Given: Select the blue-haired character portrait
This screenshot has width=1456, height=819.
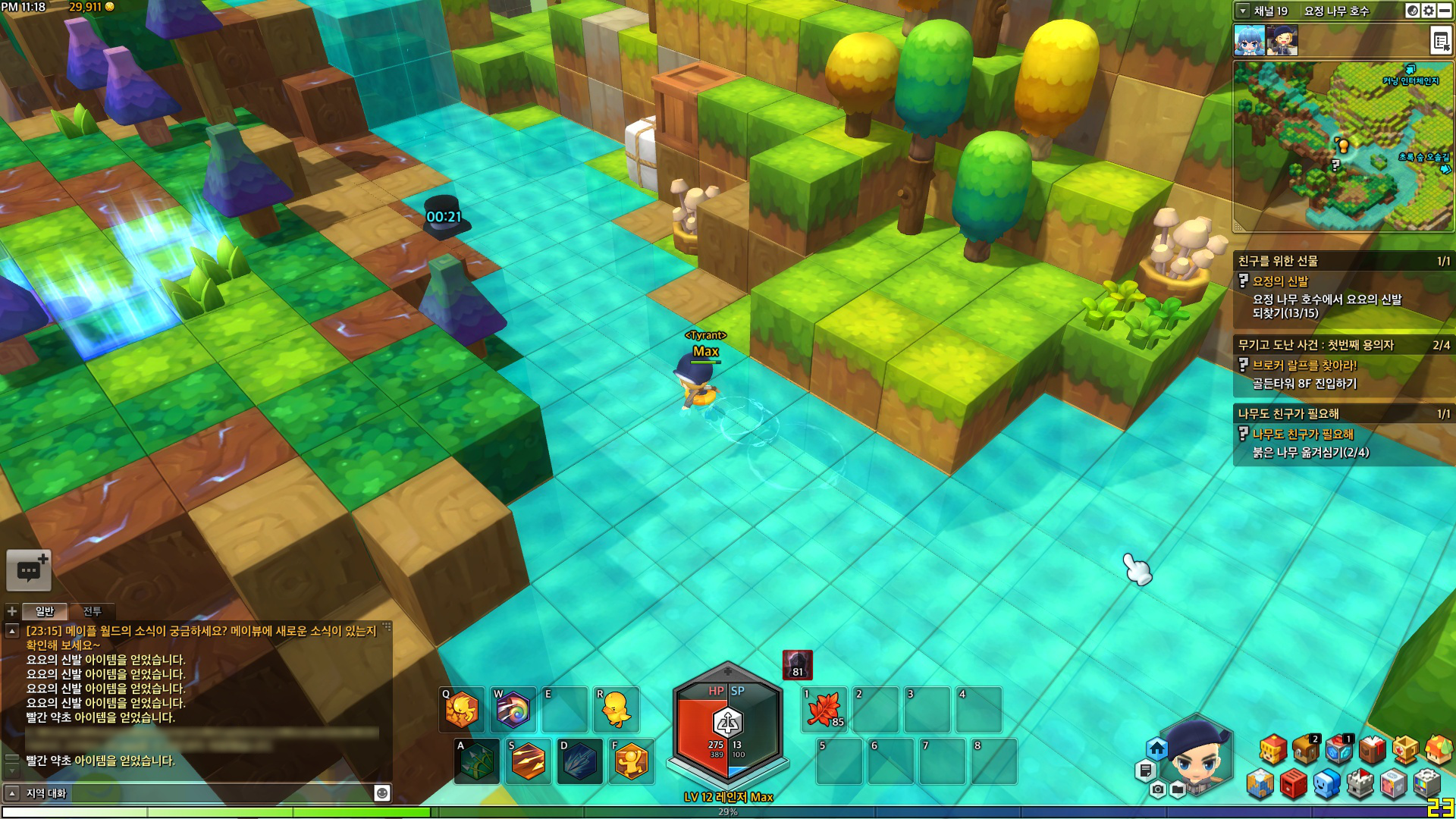Looking at the screenshot, I should 1249,40.
